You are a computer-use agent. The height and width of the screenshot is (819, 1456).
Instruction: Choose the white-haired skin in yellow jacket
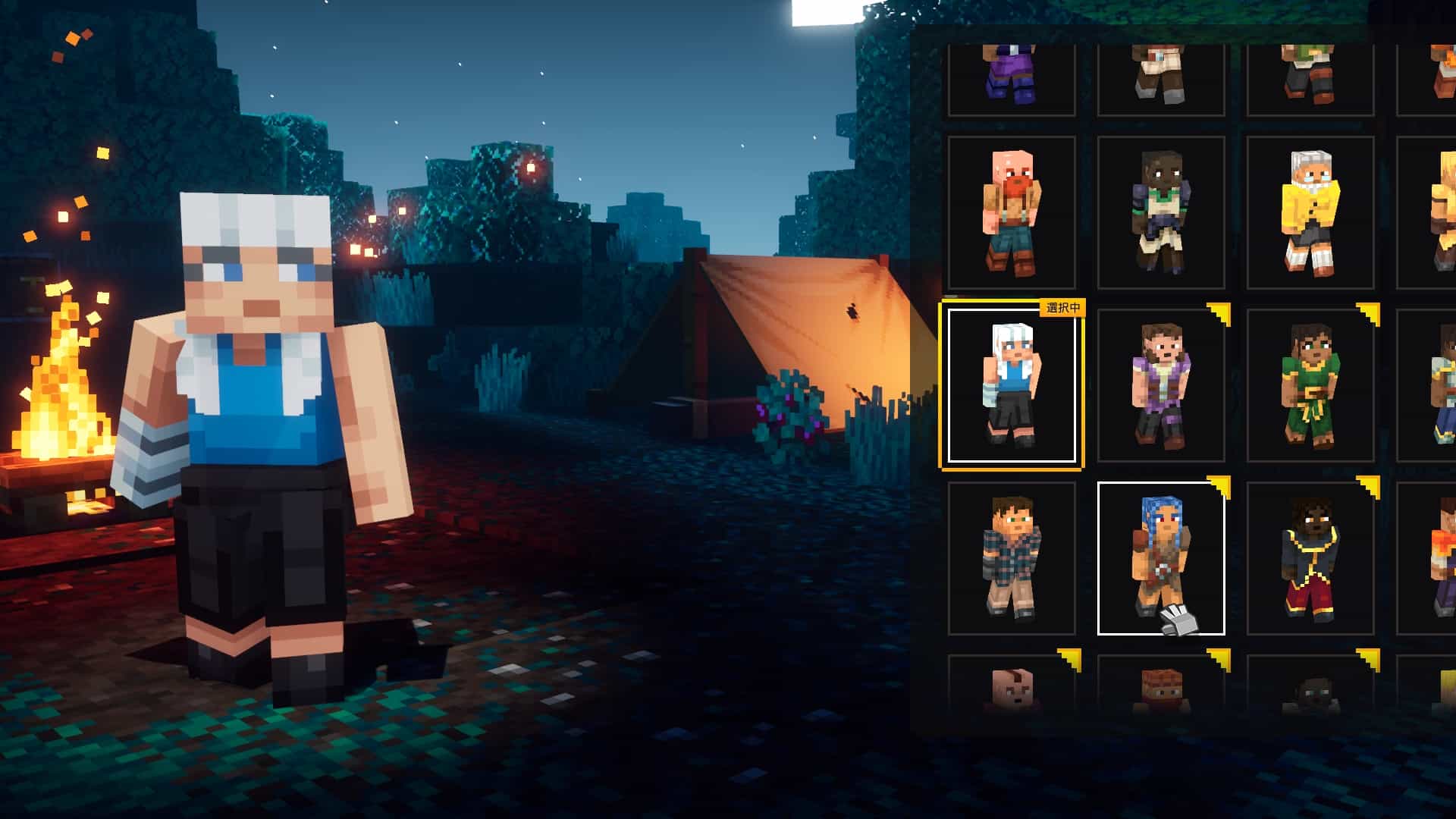1310,213
